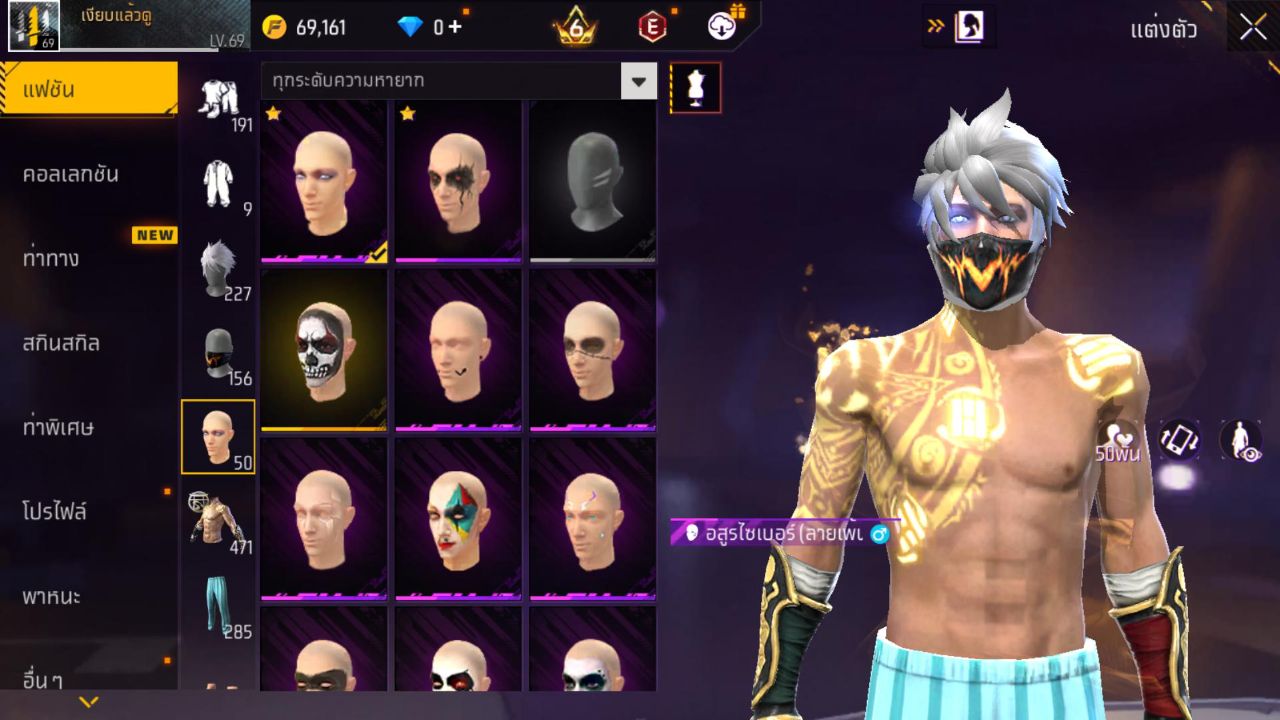The height and width of the screenshot is (720, 1280).
Task: Open the red E badge icon
Action: point(651,27)
